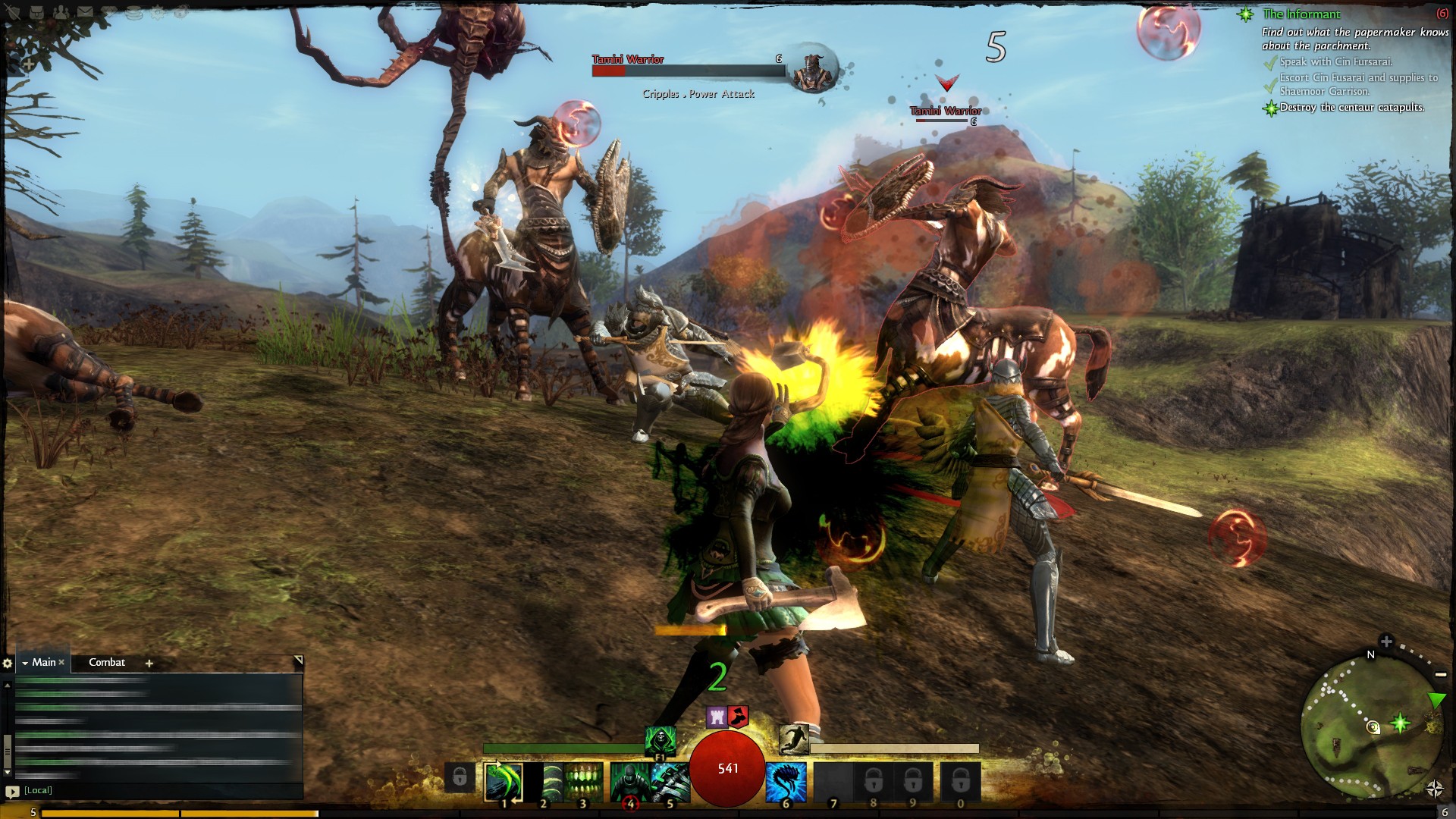The height and width of the screenshot is (819, 1456).
Task: Zoom out the minimap with minus button
Action: pos(1440,674)
